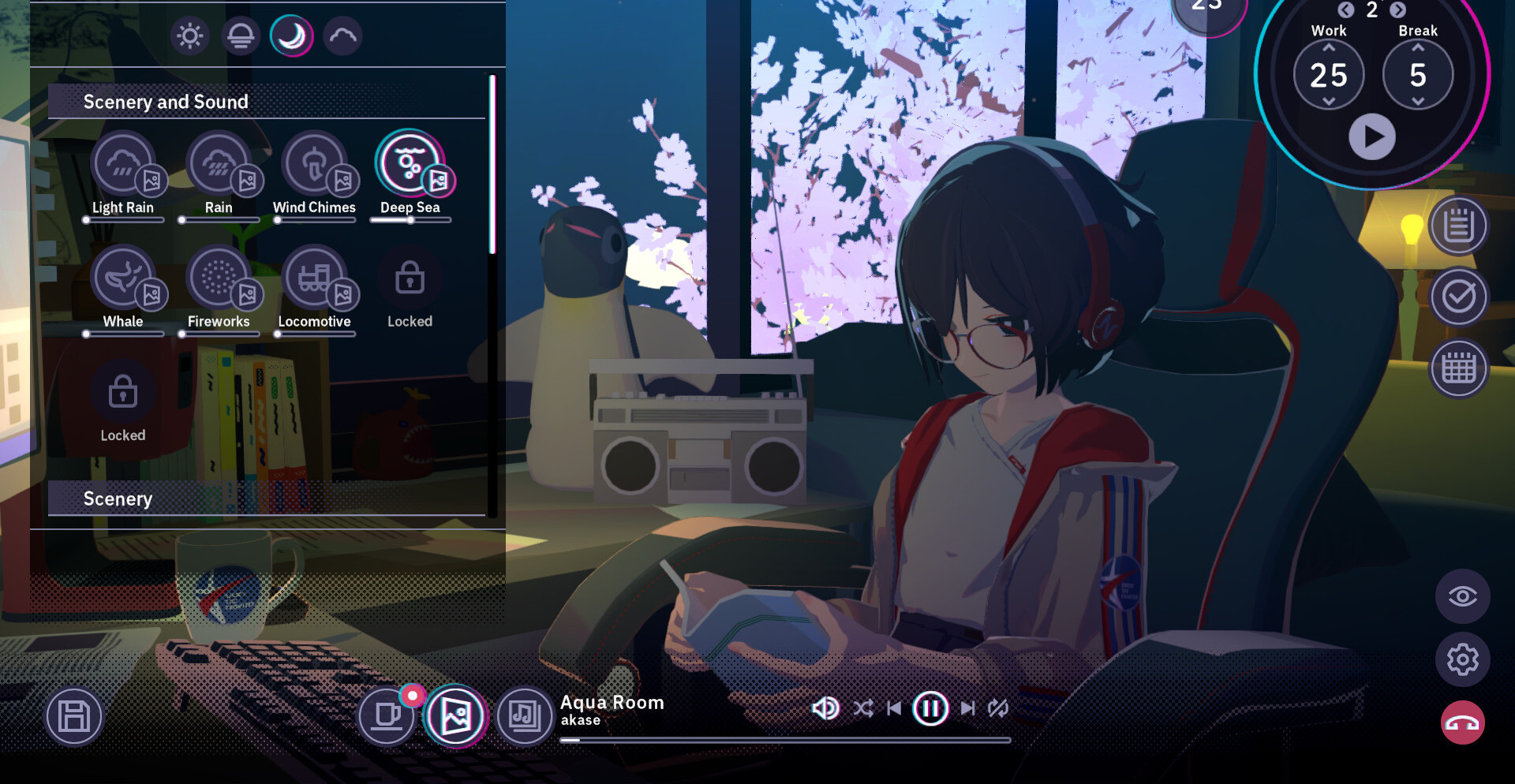Open the to-do checkmark list
The image size is (1515, 784).
coord(1458,297)
